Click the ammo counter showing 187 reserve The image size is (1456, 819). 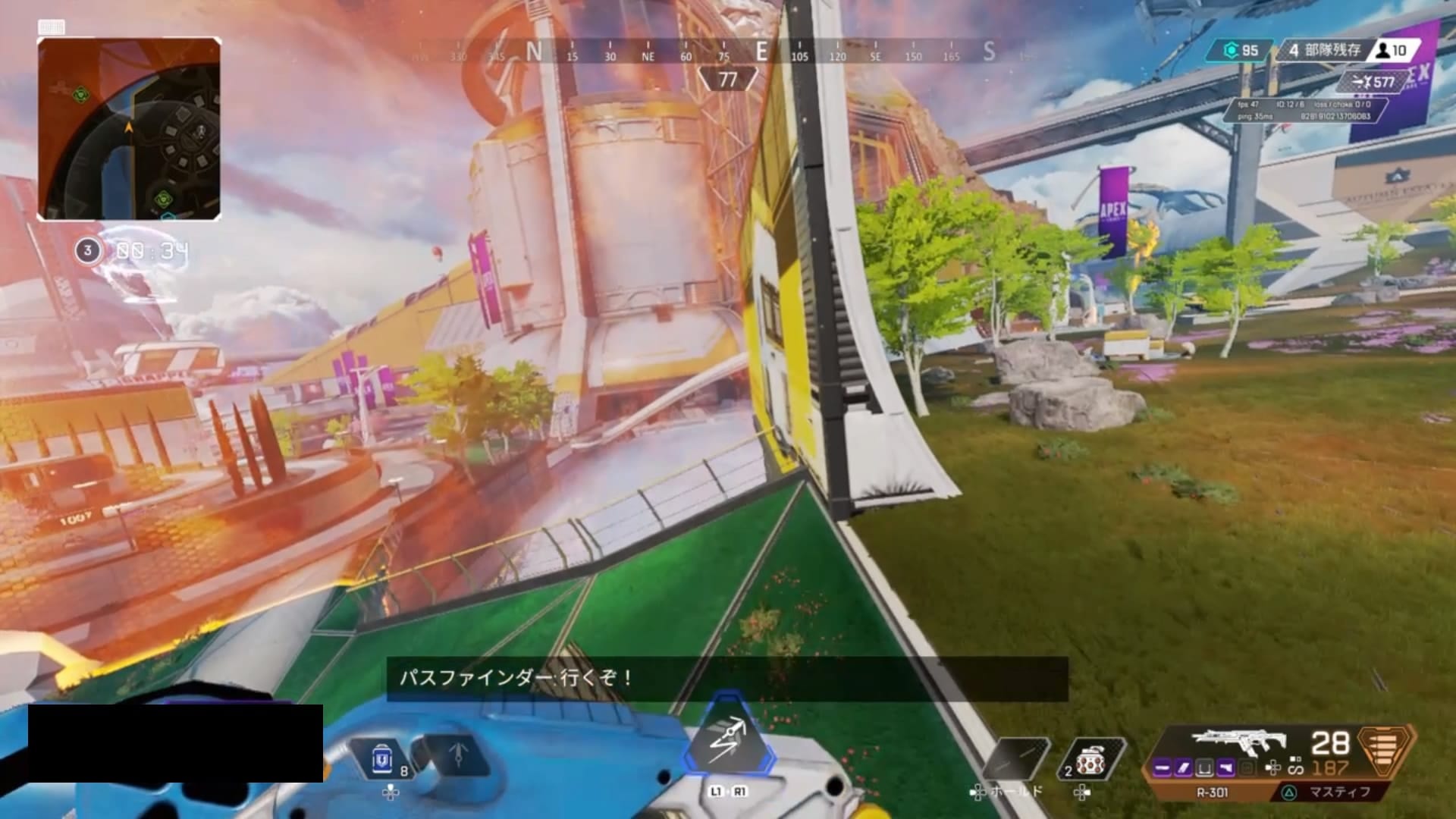click(x=1331, y=767)
